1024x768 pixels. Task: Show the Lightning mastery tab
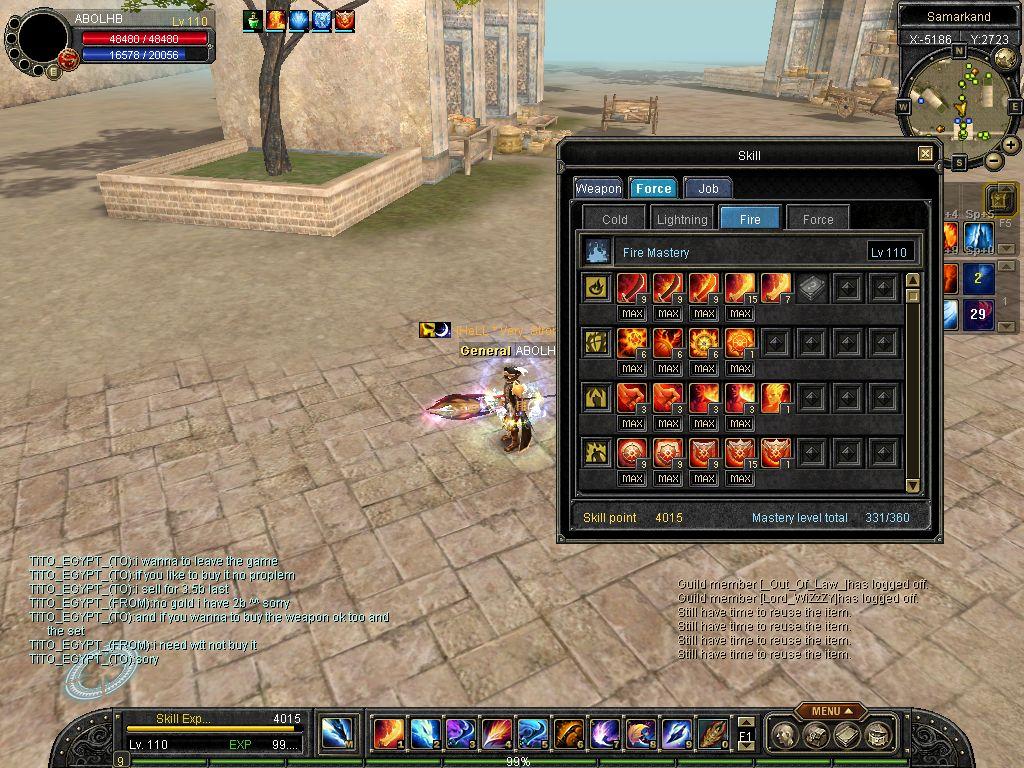coord(682,219)
